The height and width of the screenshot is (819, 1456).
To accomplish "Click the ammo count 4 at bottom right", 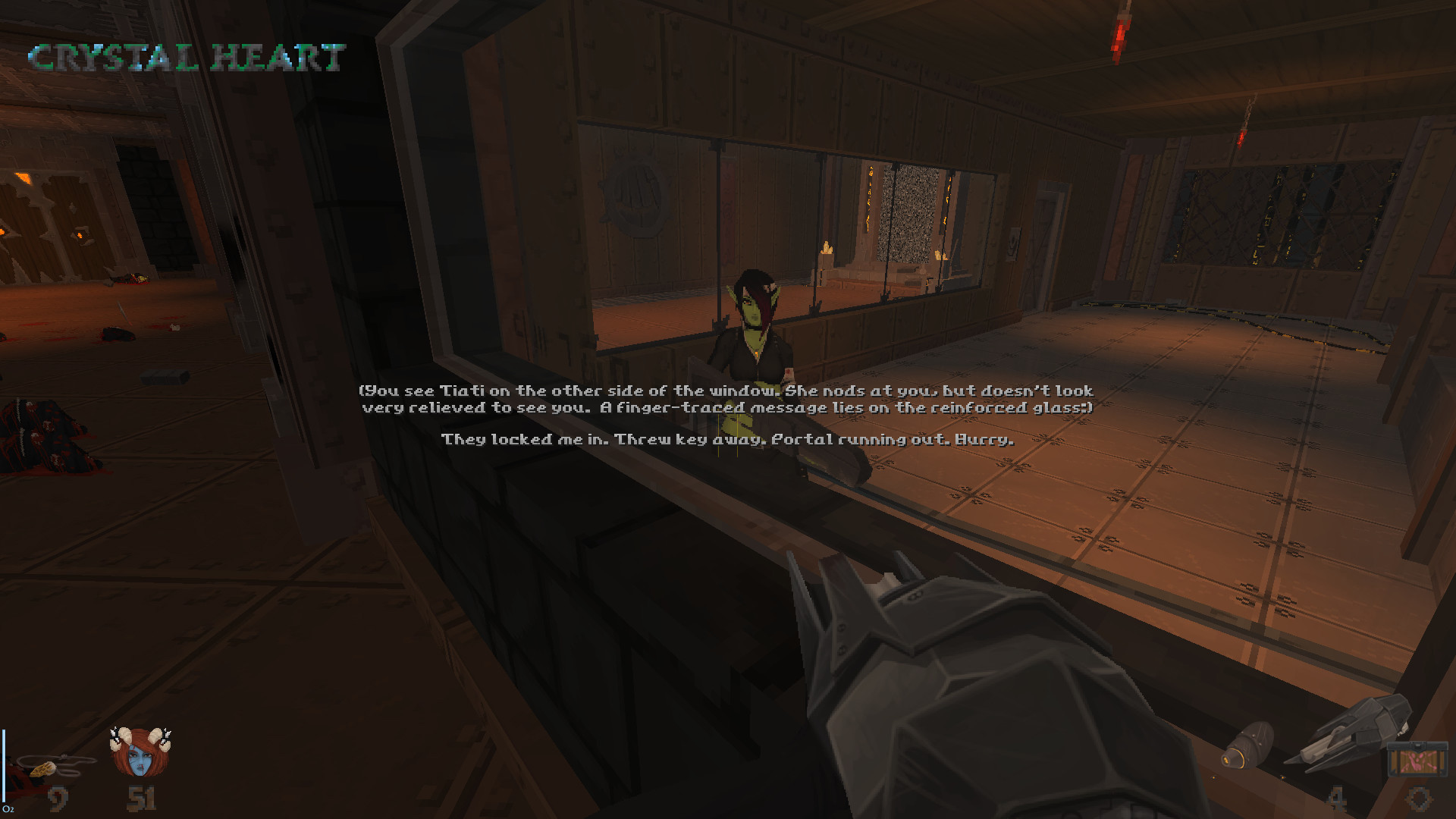I will click(x=1338, y=796).
